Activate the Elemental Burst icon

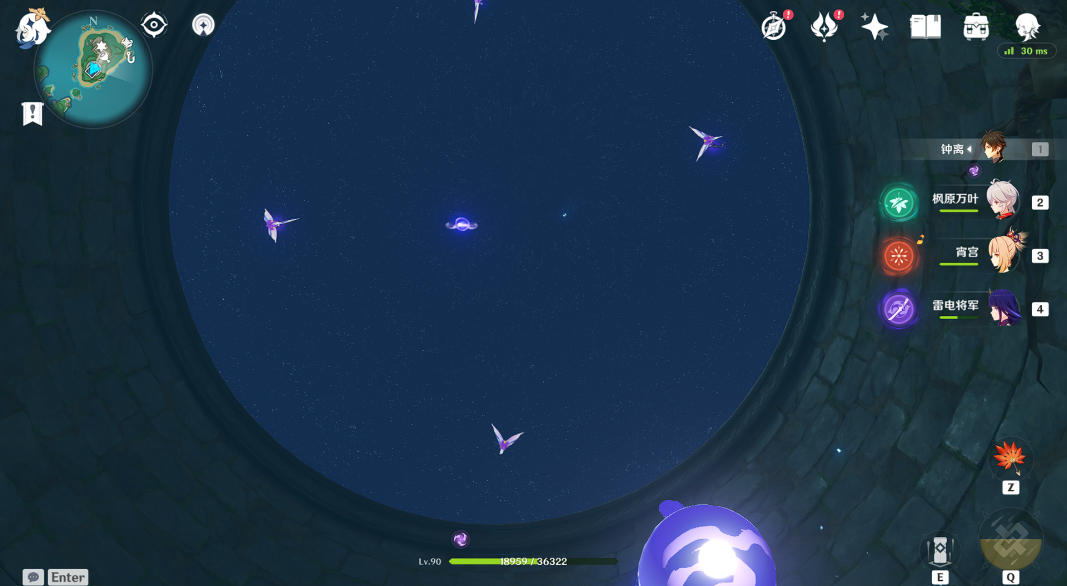pyautogui.click(x=1010, y=540)
